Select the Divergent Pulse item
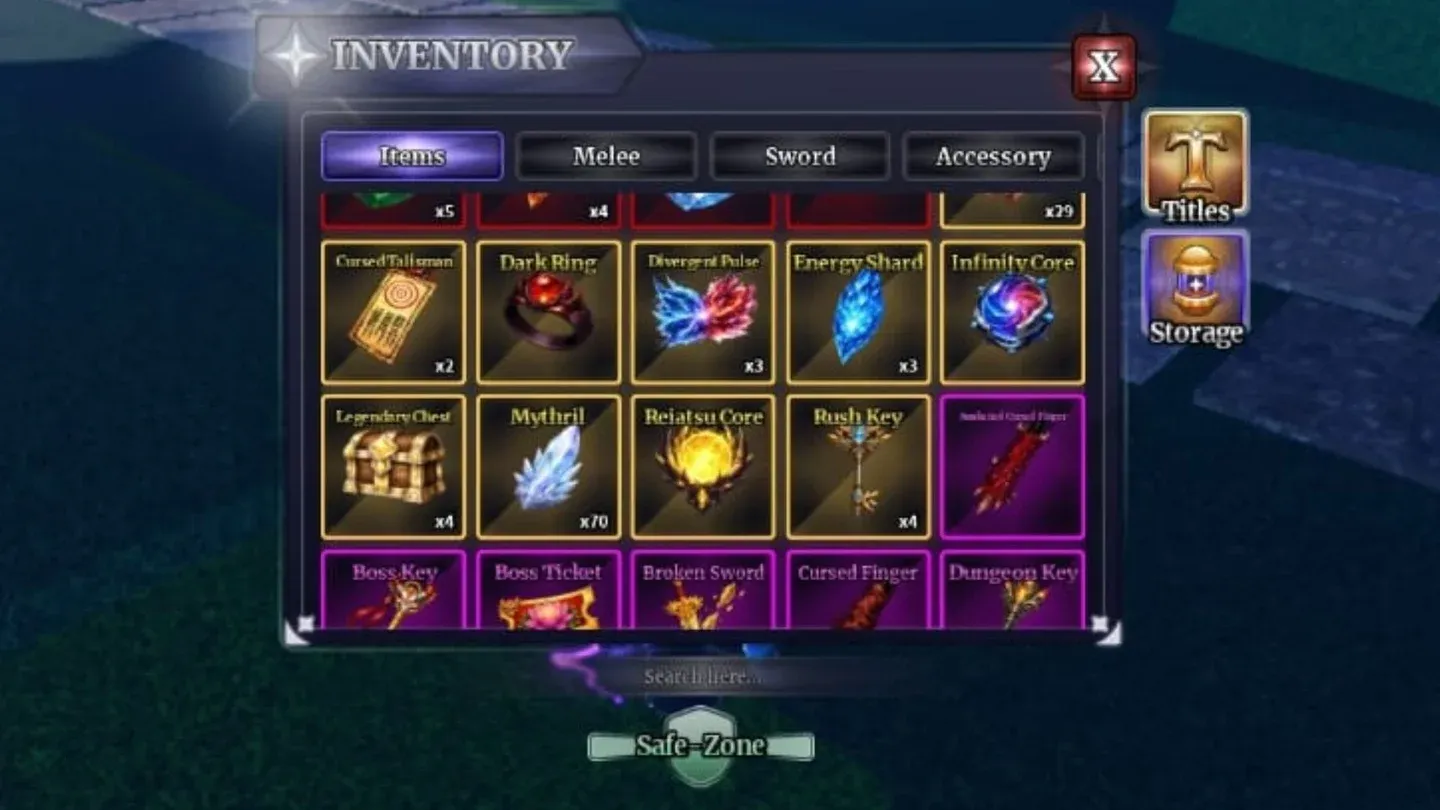The width and height of the screenshot is (1440, 810). coord(702,312)
